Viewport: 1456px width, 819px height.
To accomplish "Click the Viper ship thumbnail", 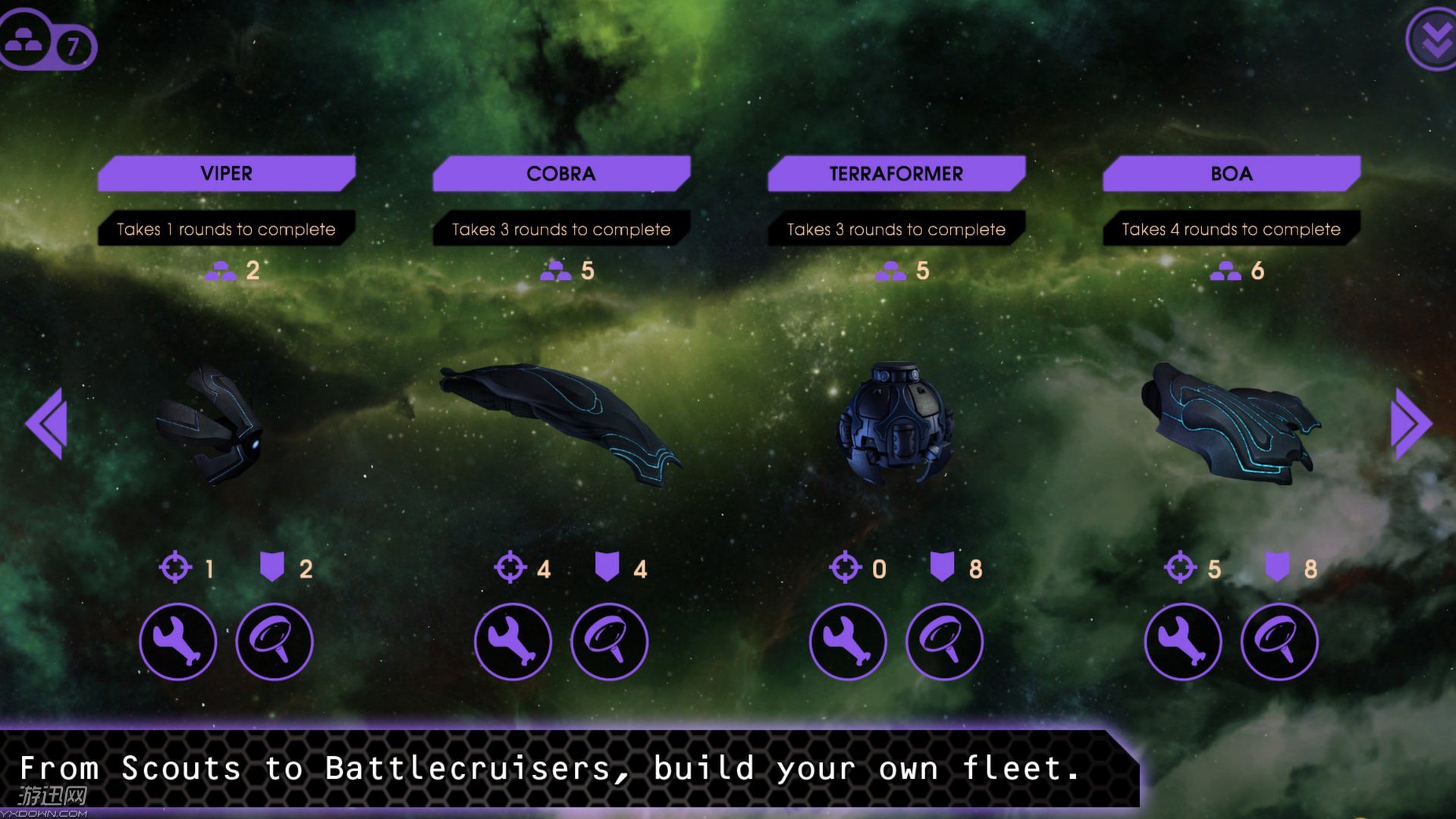I will tap(212, 425).
